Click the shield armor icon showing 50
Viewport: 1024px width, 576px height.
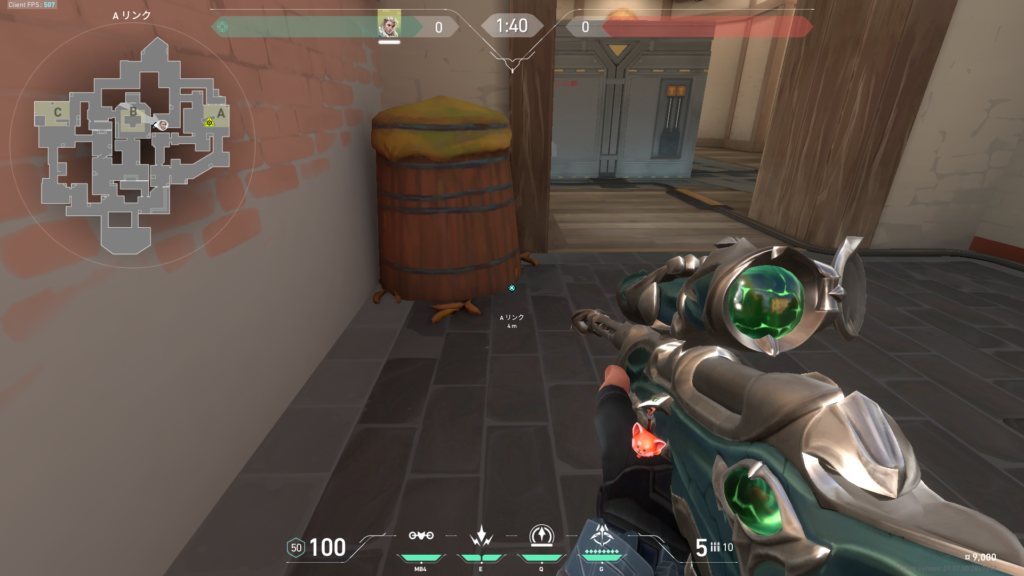click(295, 547)
